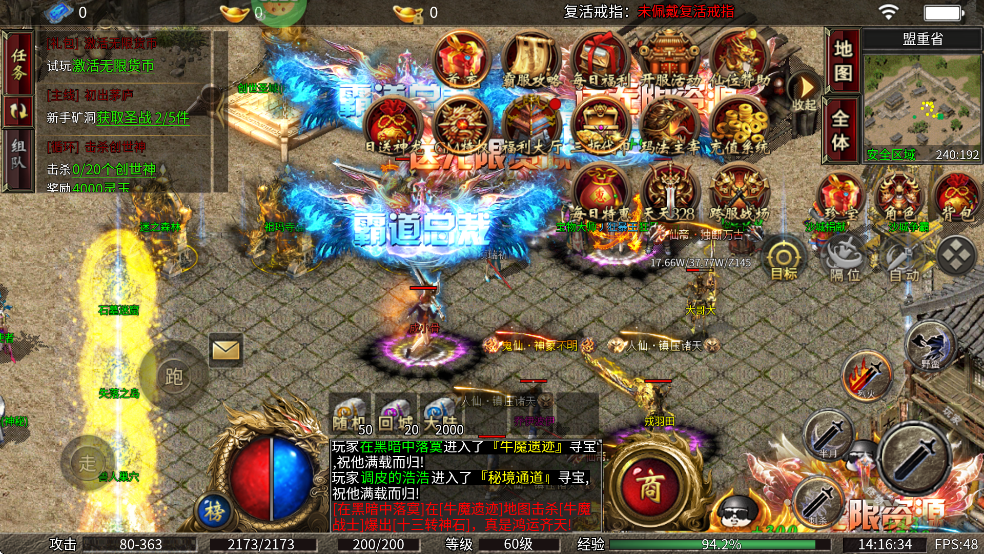The height and width of the screenshot is (554, 984).
Task: Open the 地图 map button
Action: (x=842, y=62)
